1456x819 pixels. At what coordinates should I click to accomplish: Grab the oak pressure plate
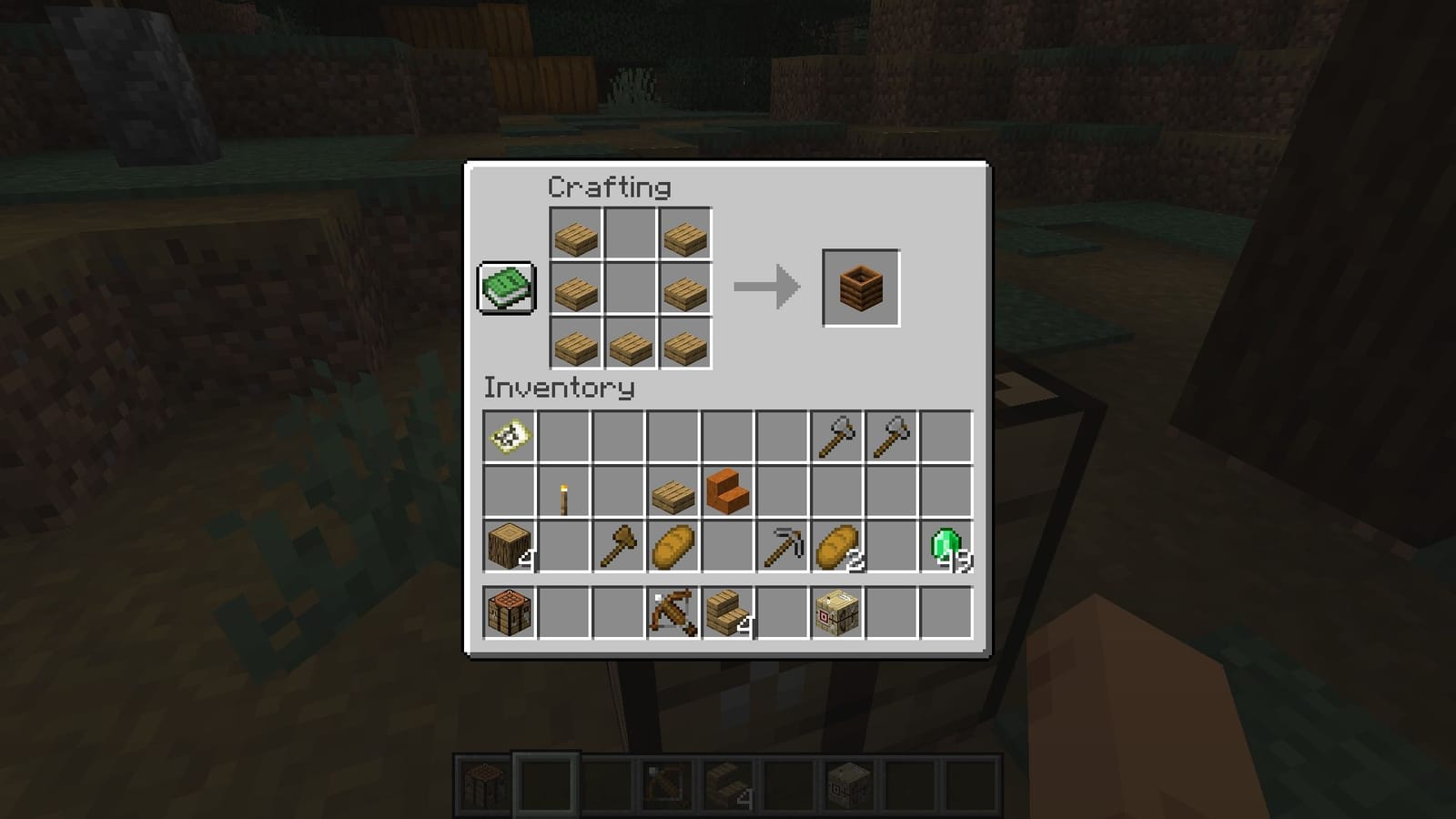[x=671, y=492]
